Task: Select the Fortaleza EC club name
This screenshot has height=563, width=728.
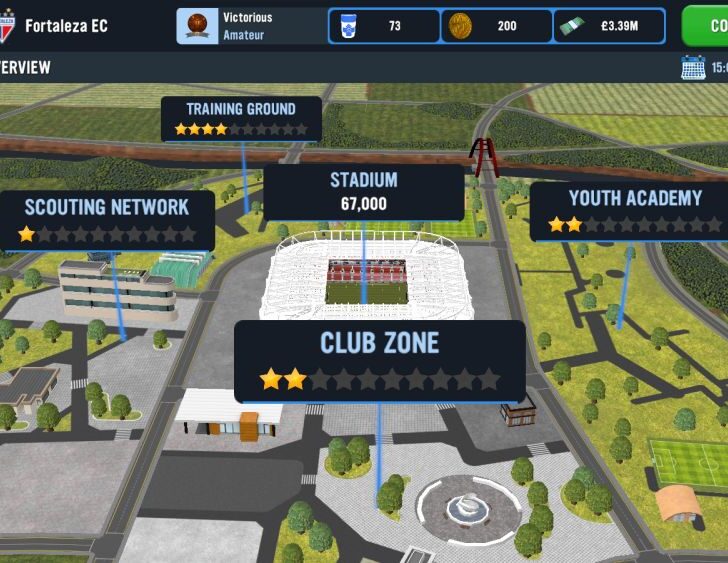Action: [x=66, y=26]
